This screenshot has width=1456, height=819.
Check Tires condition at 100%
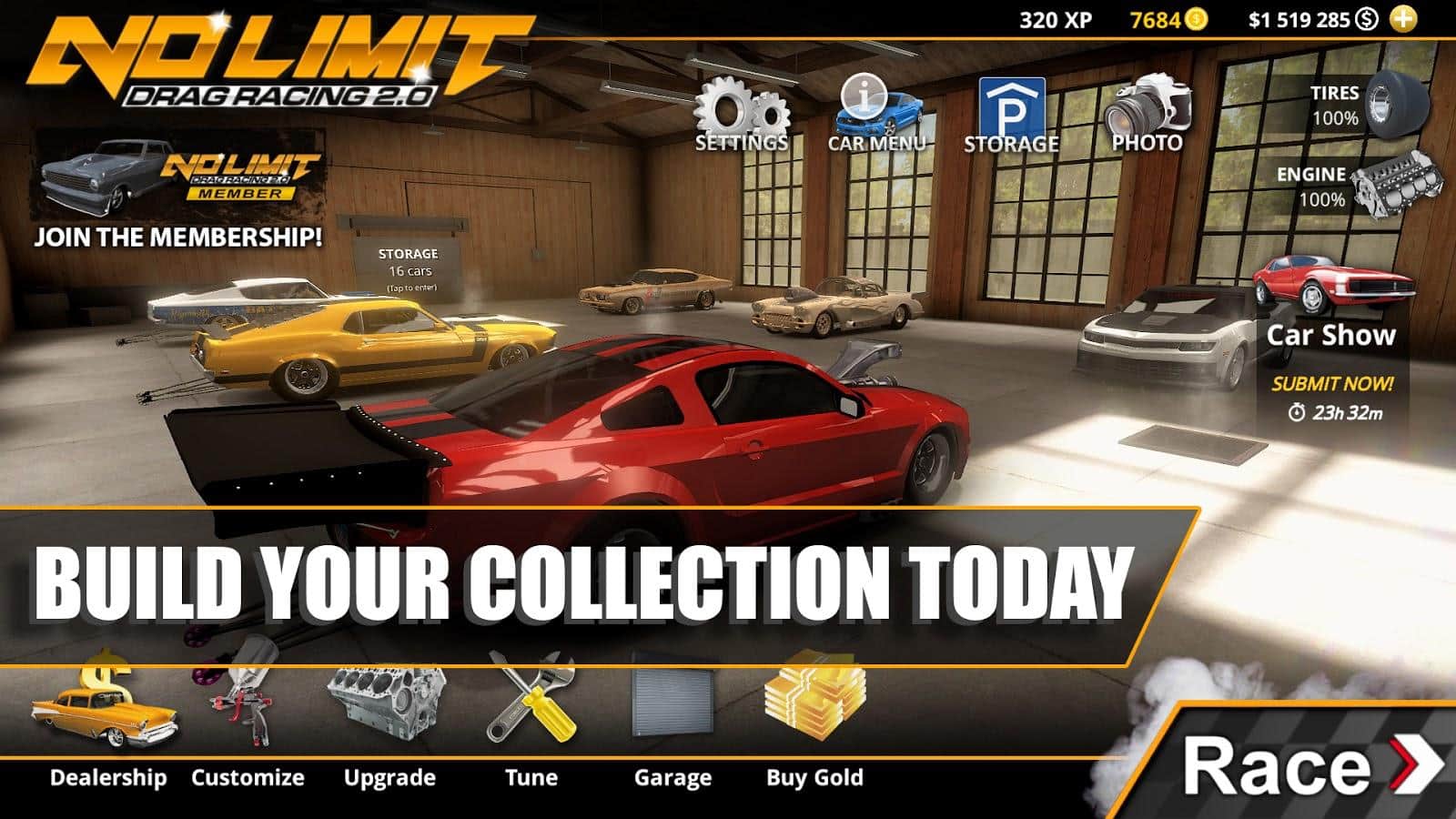(x=1333, y=105)
